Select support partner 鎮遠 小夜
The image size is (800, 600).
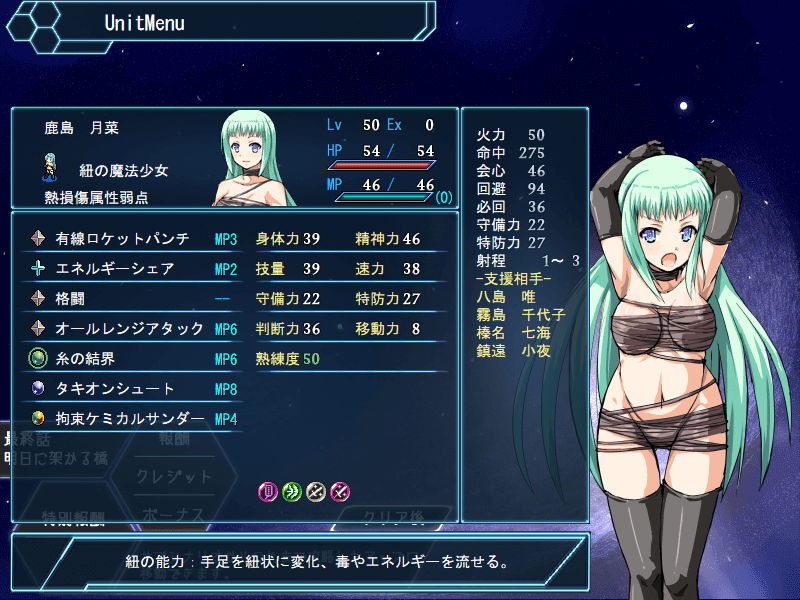click(x=515, y=351)
